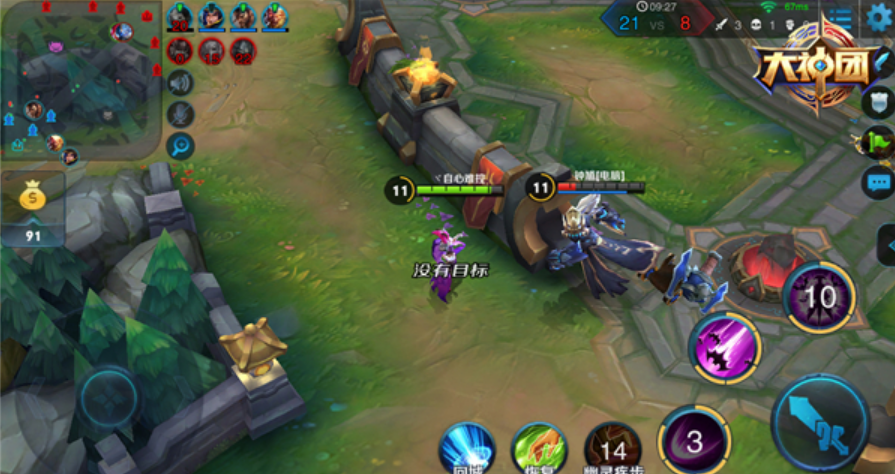
Task: Send the green flag gather signal
Action: [x=877, y=141]
